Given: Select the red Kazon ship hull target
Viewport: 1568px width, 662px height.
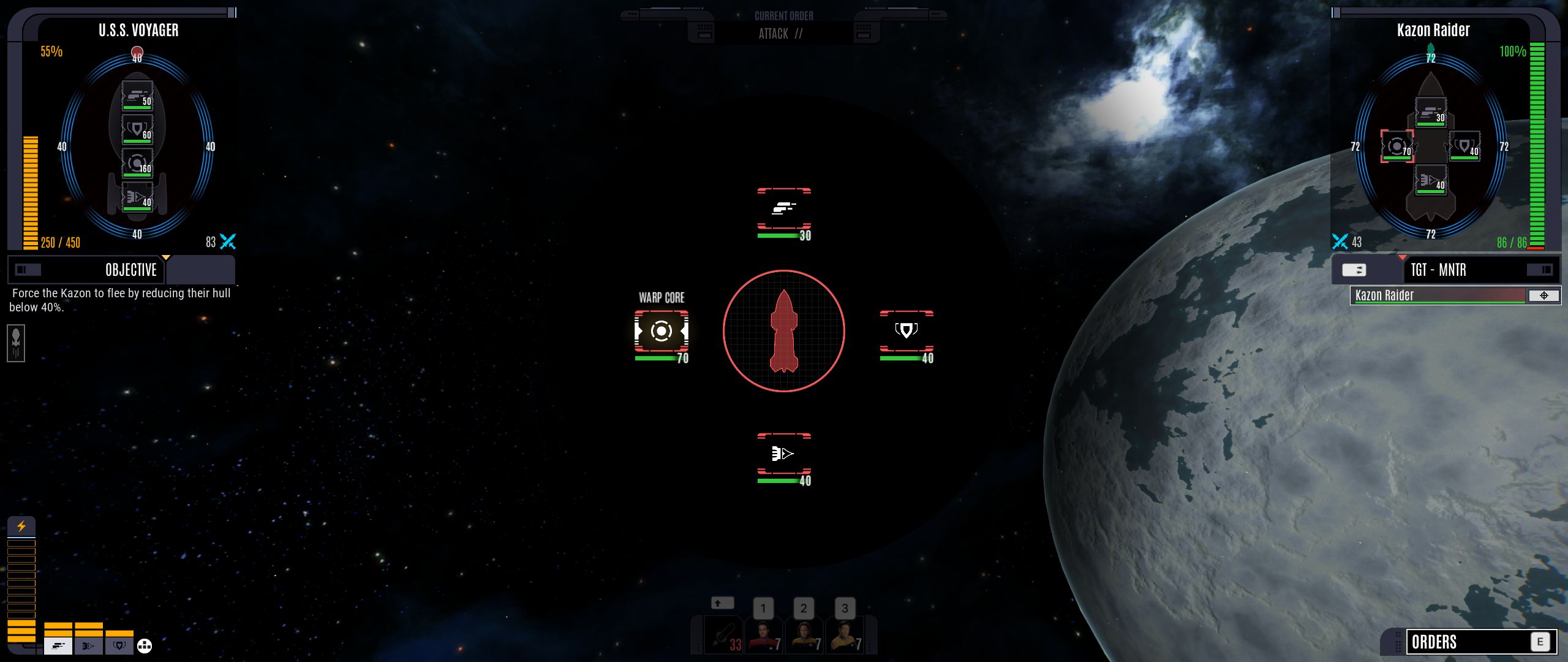Looking at the screenshot, I should 784,332.
